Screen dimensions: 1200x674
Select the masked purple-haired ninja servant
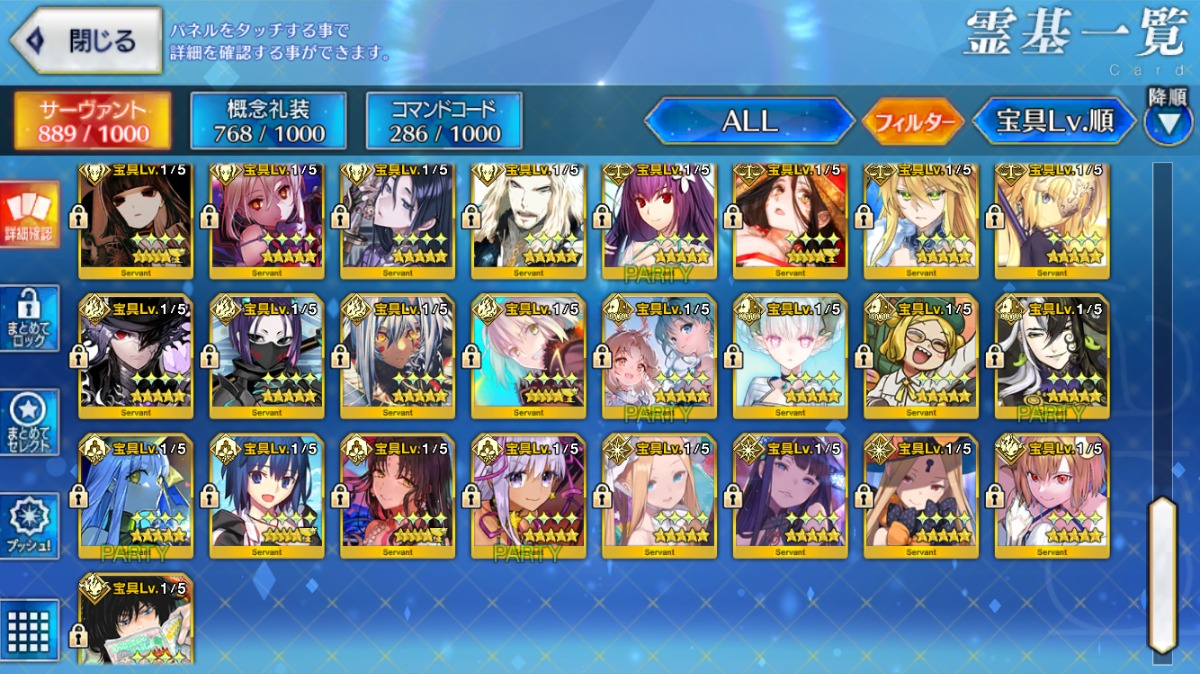pyautogui.click(x=267, y=356)
